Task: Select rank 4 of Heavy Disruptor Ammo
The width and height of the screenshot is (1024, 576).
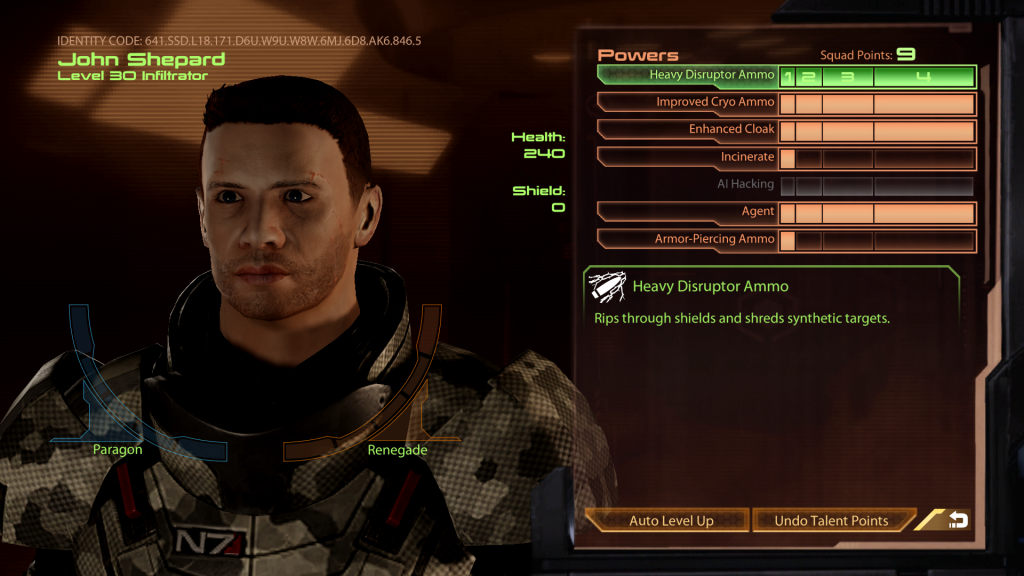Action: click(923, 76)
